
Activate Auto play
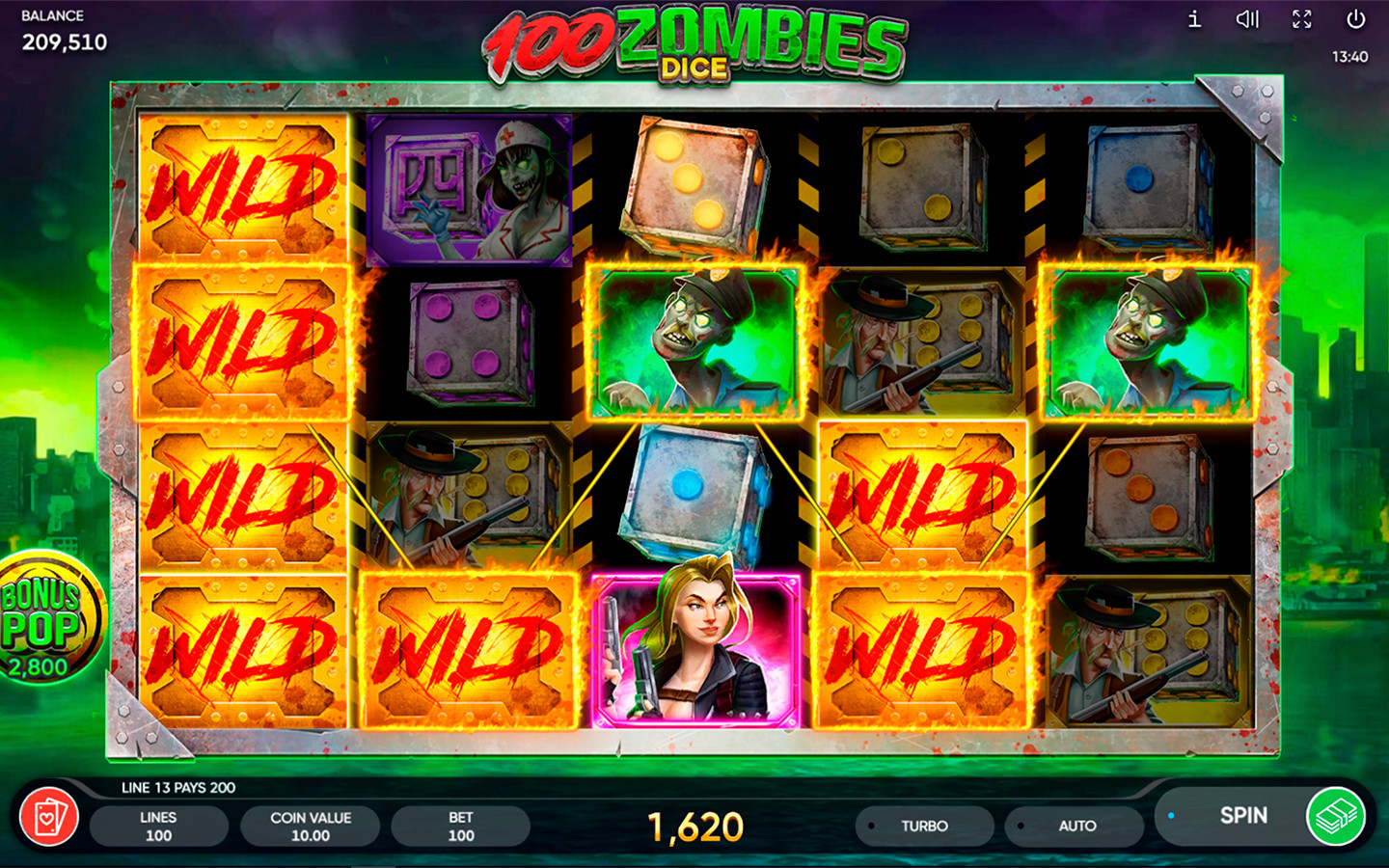(x=1074, y=826)
